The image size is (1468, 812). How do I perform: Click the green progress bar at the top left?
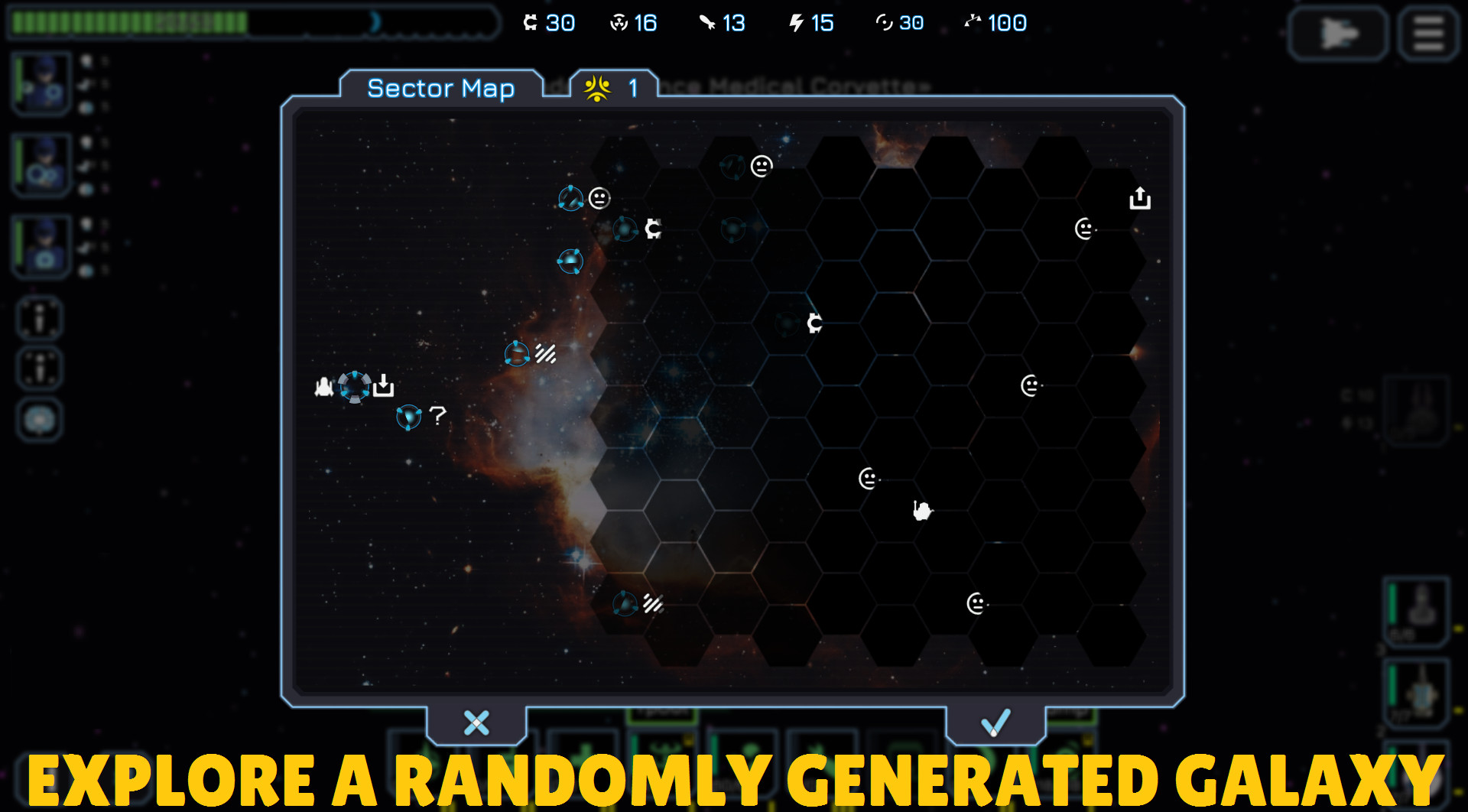pyautogui.click(x=130, y=23)
